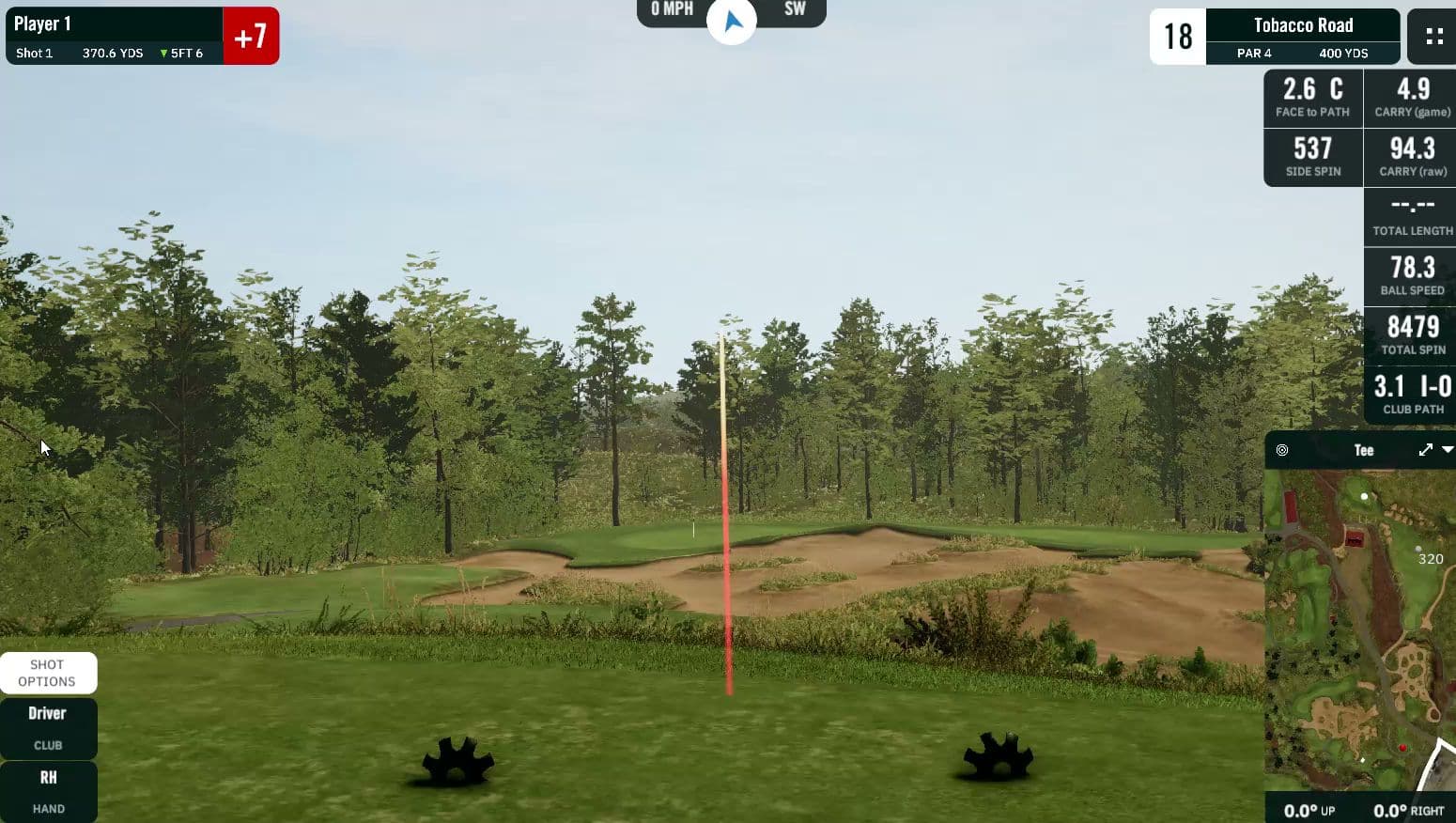
Task: Click the recenter target icon on the minimap
Action: [x=1281, y=450]
